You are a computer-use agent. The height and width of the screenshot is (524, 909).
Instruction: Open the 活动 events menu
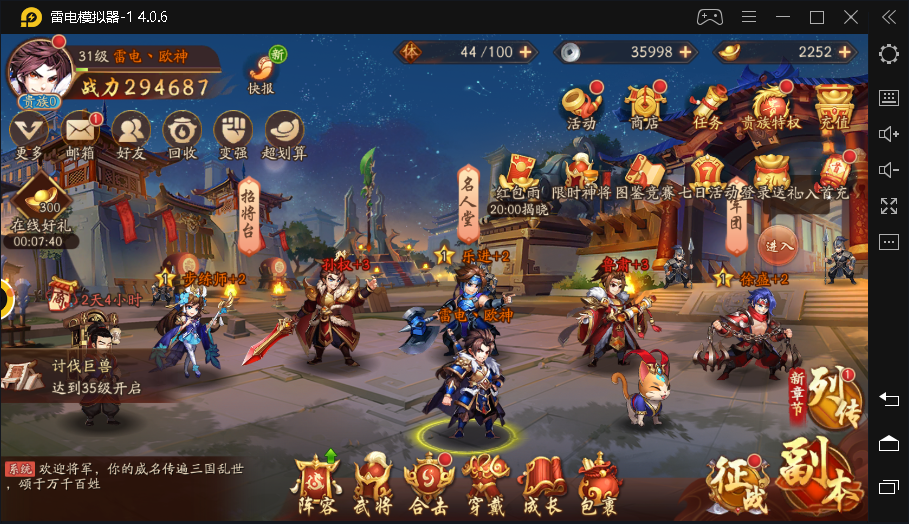tap(581, 104)
